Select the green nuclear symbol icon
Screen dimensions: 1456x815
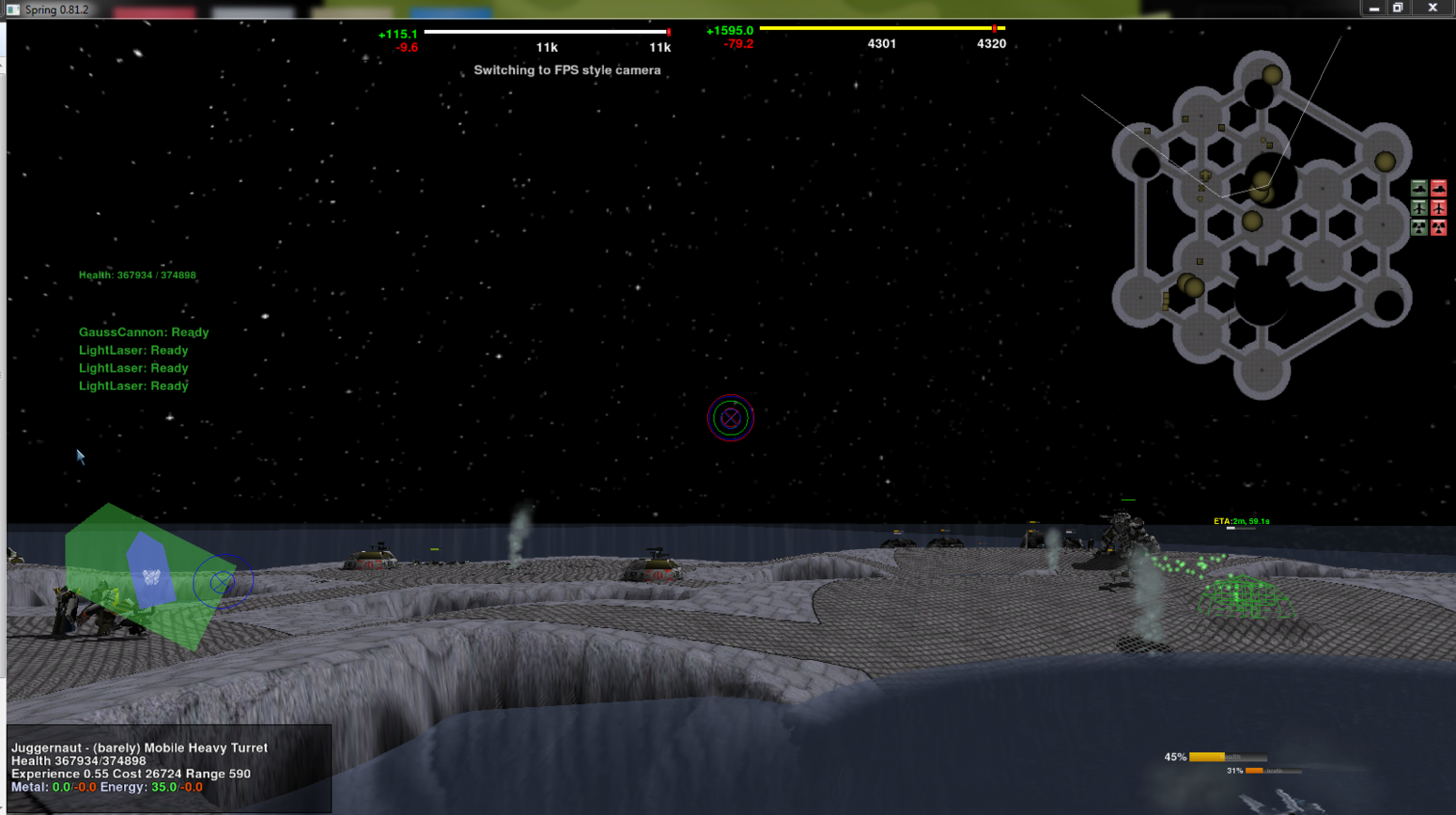coord(1418,227)
